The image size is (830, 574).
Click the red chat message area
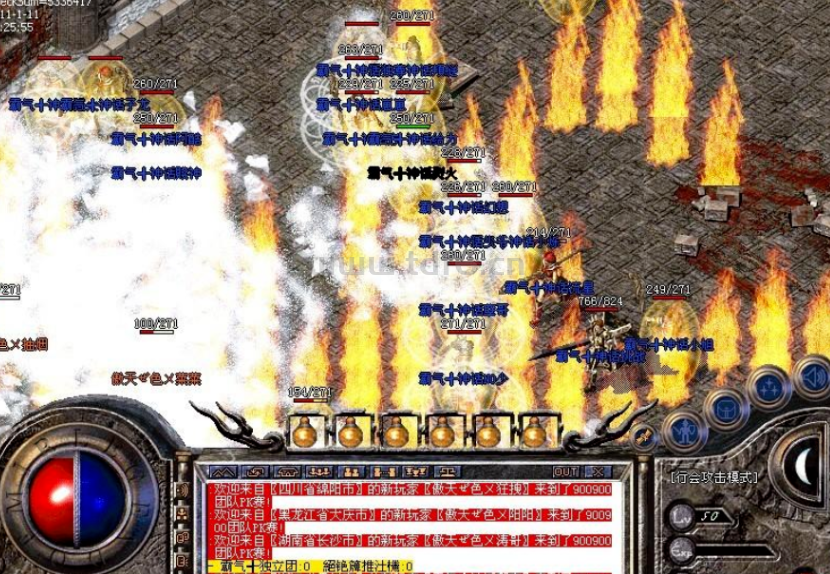point(400,518)
